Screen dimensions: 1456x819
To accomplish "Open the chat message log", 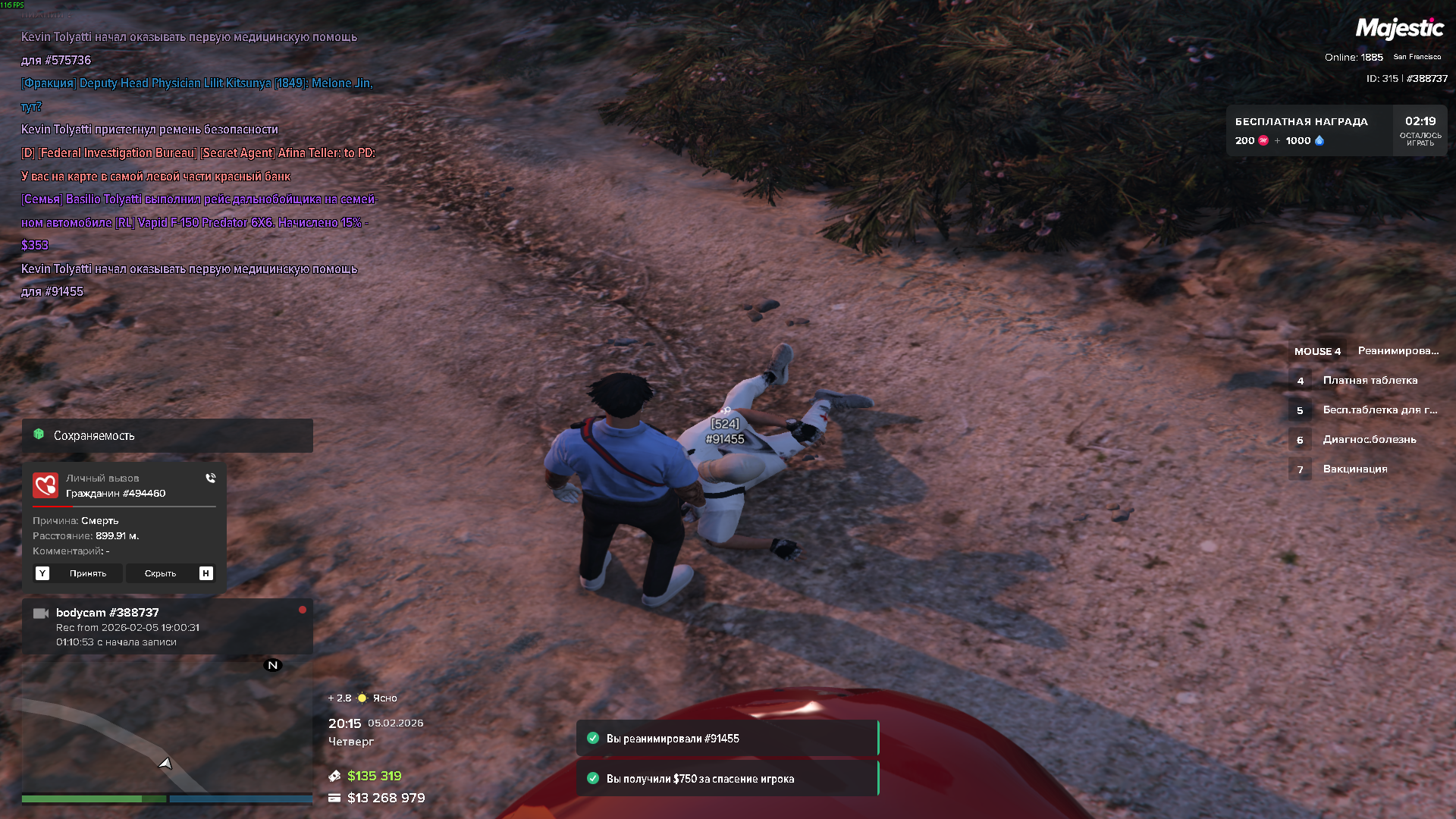I will [197, 164].
